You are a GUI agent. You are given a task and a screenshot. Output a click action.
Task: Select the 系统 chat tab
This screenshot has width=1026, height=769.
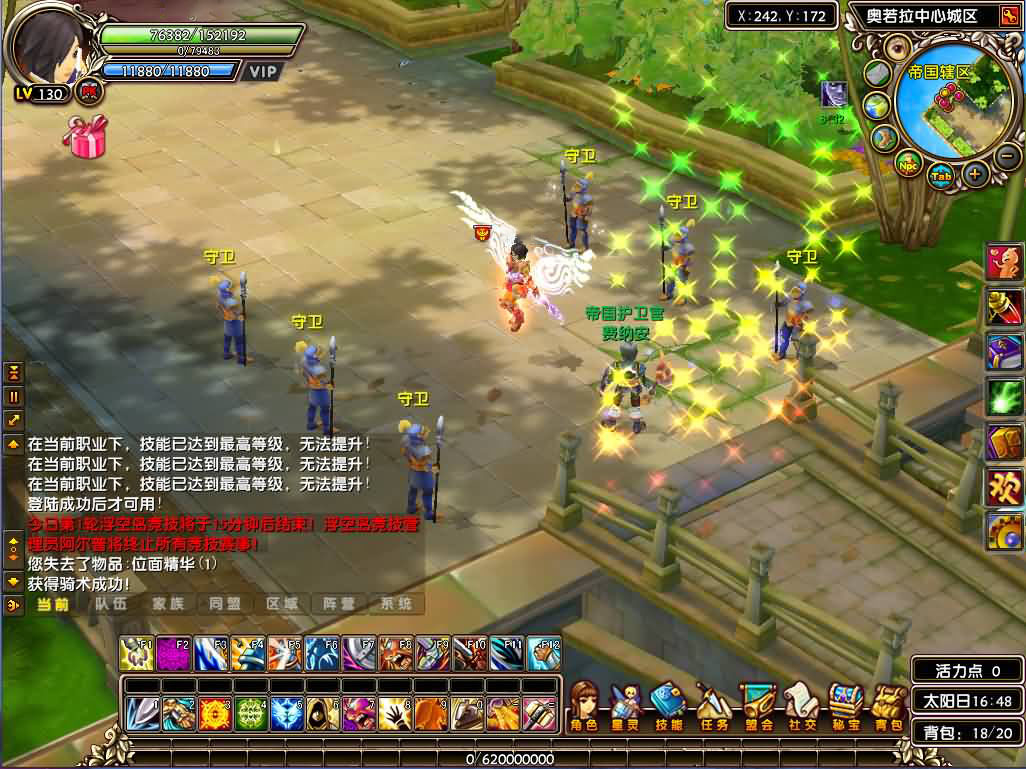[397, 604]
